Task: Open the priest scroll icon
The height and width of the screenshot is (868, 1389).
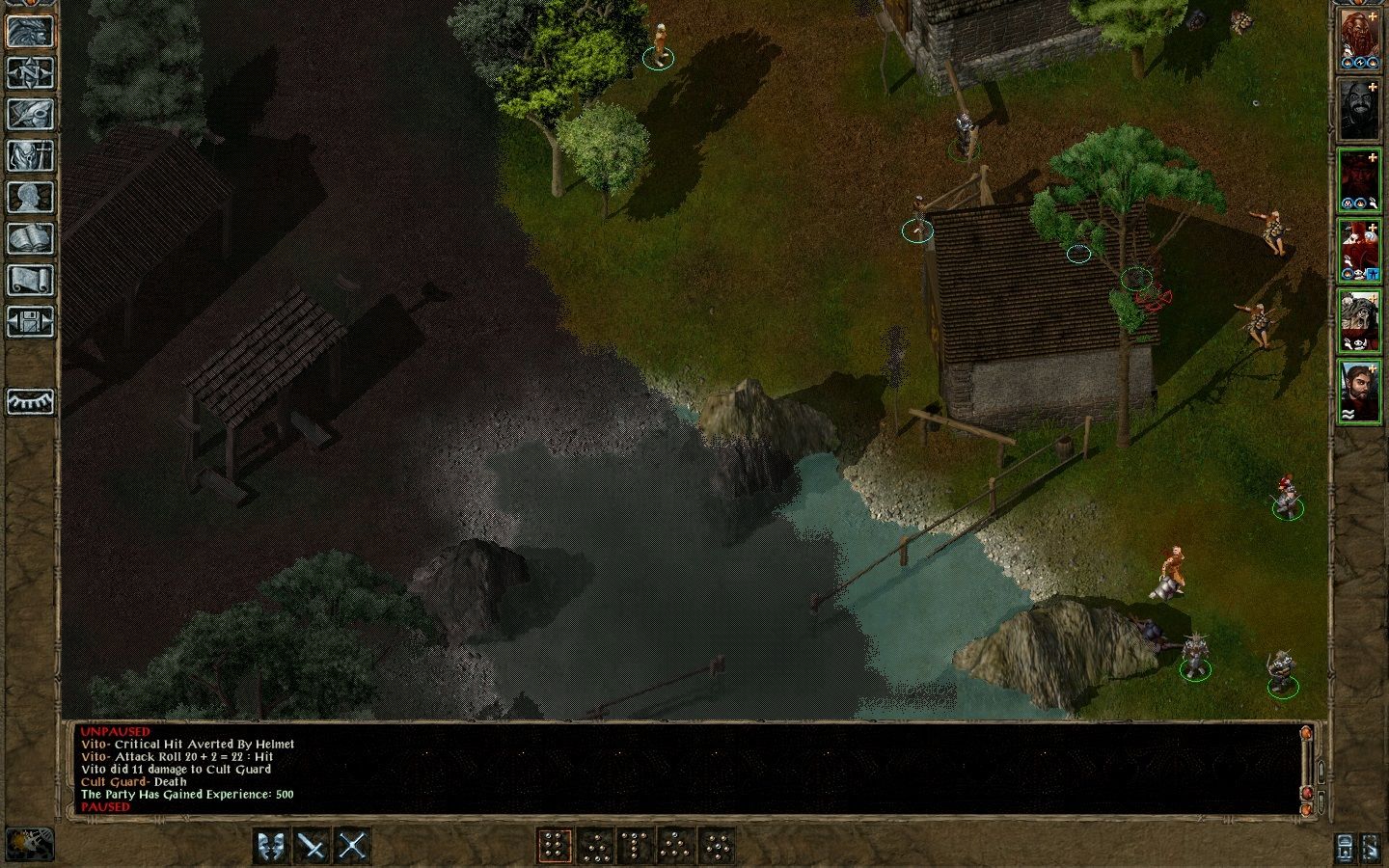Action: [30, 280]
